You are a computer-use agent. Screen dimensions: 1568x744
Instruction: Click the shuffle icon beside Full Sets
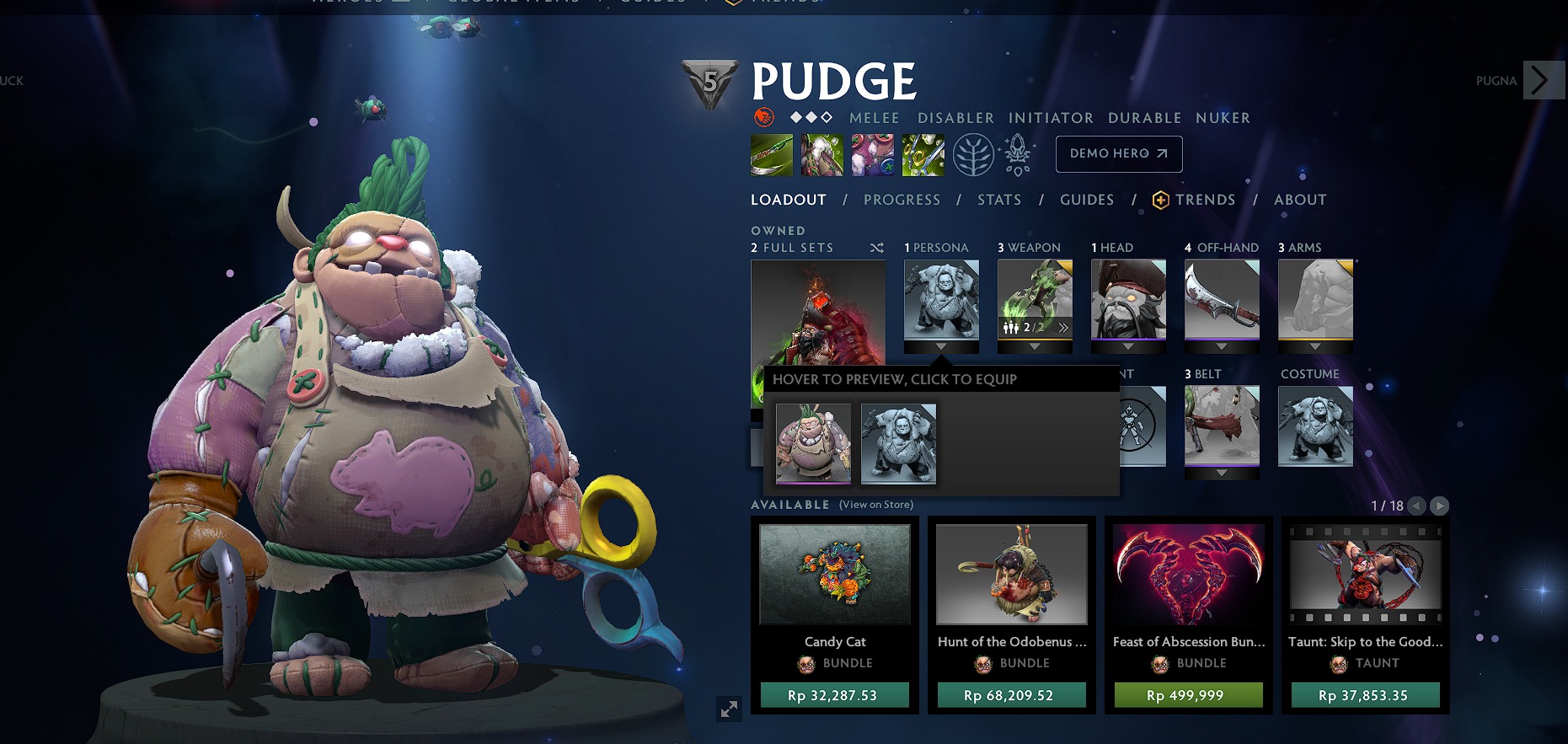pos(876,249)
